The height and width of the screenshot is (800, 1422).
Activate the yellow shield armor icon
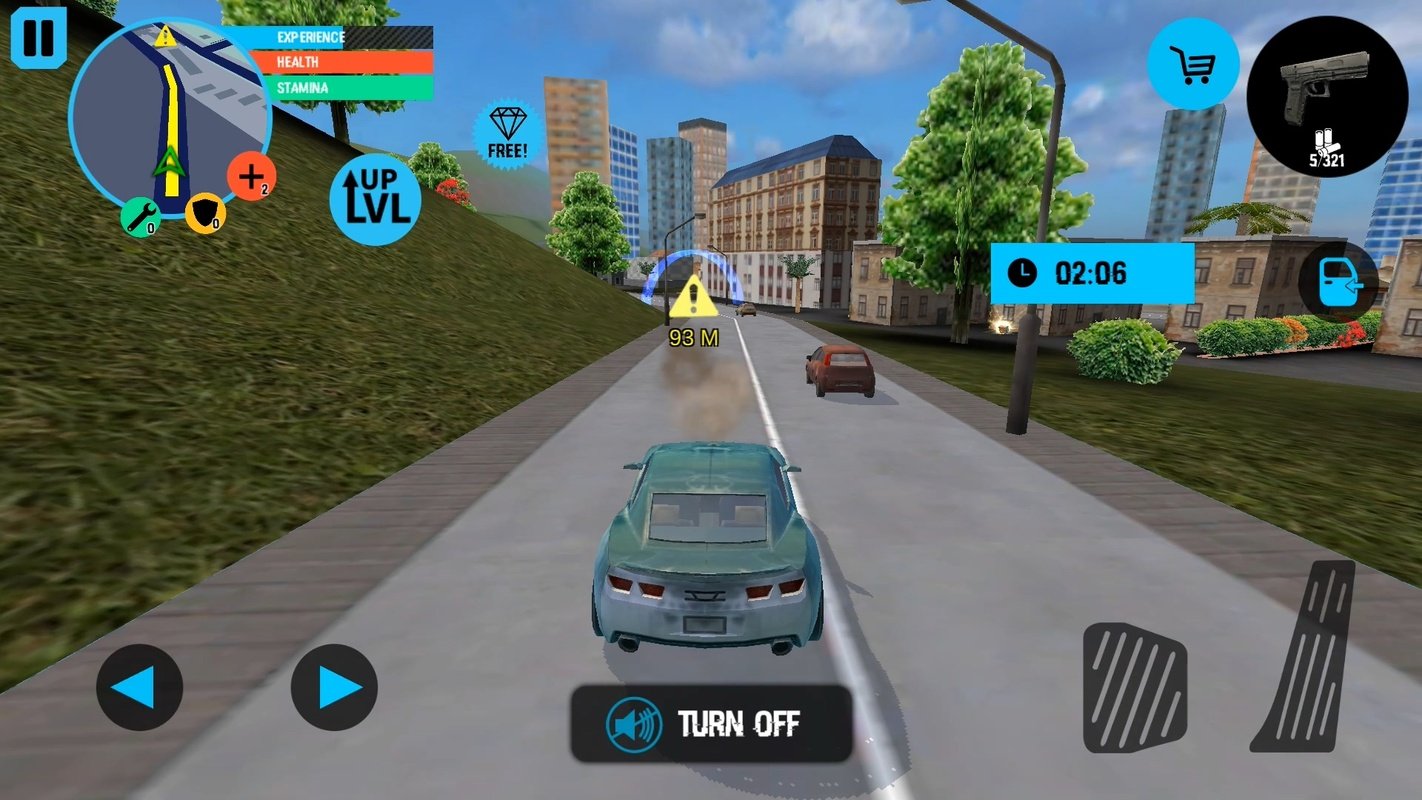(x=205, y=213)
